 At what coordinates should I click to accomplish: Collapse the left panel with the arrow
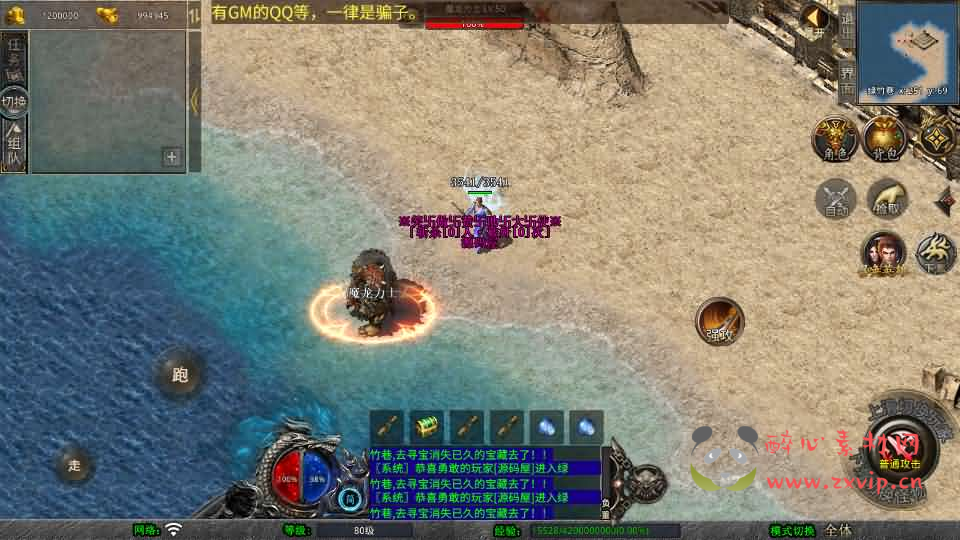click(x=195, y=100)
